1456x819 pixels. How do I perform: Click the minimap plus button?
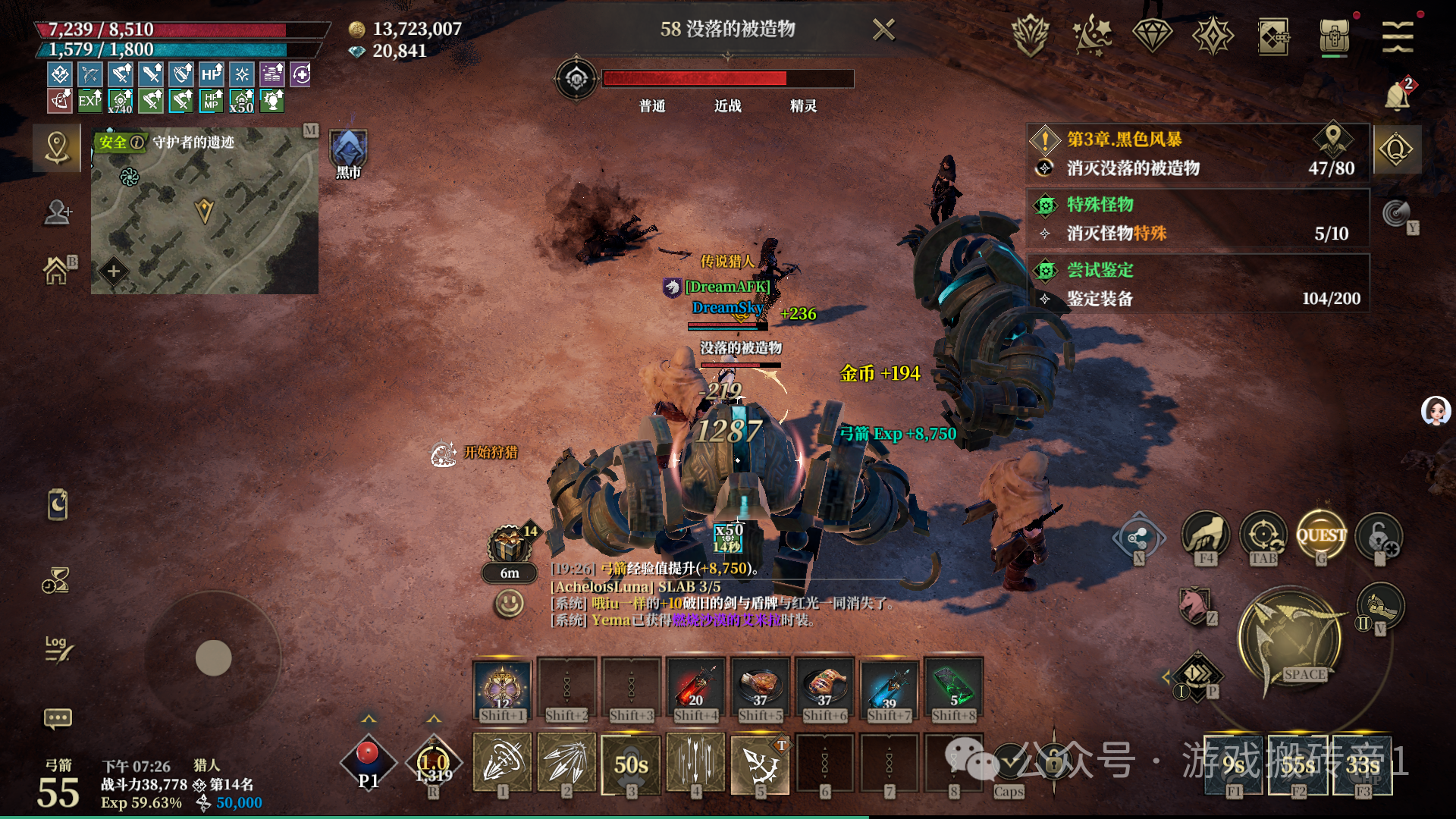pyautogui.click(x=114, y=271)
